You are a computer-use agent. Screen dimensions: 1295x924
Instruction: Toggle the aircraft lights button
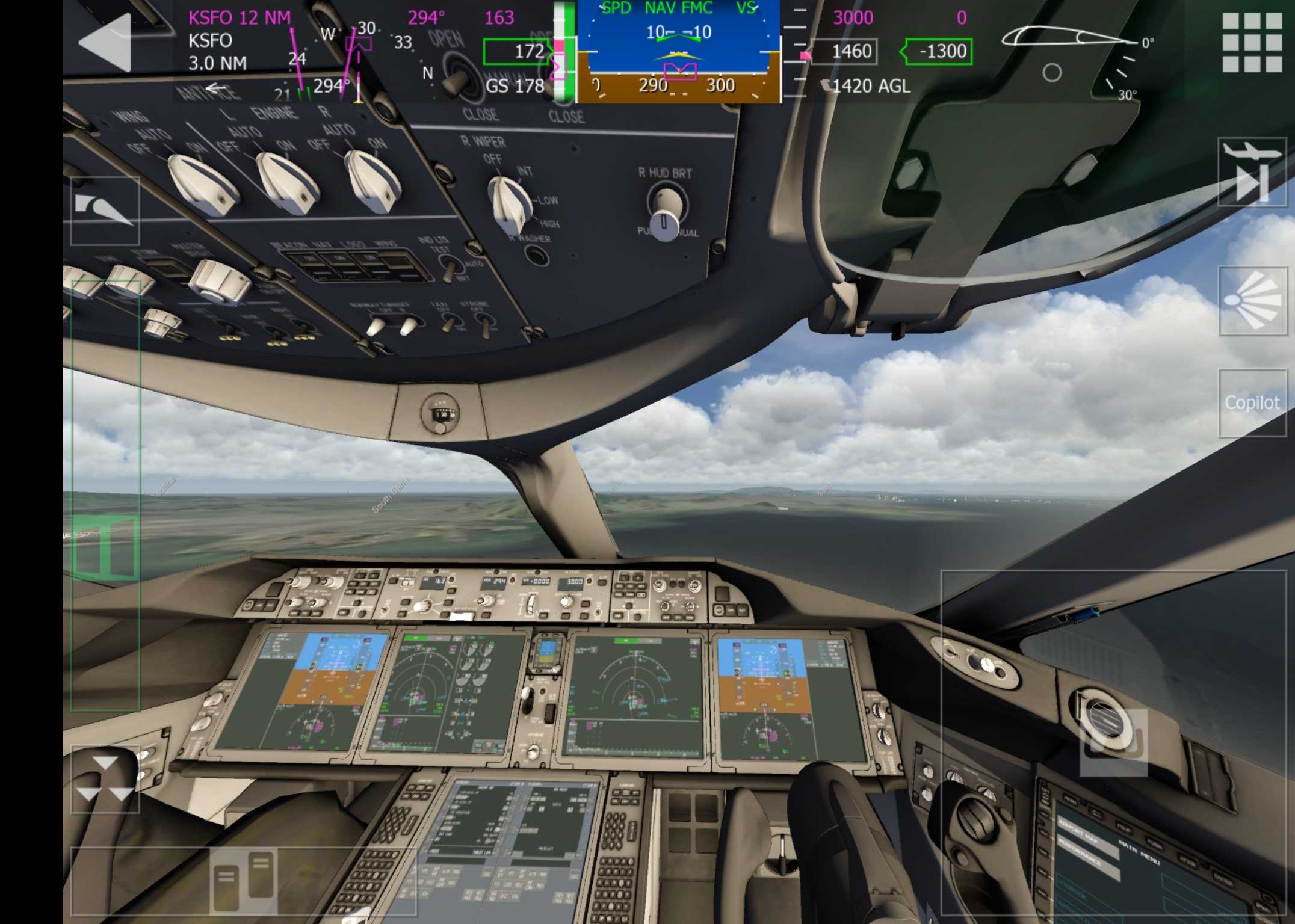click(x=1252, y=301)
